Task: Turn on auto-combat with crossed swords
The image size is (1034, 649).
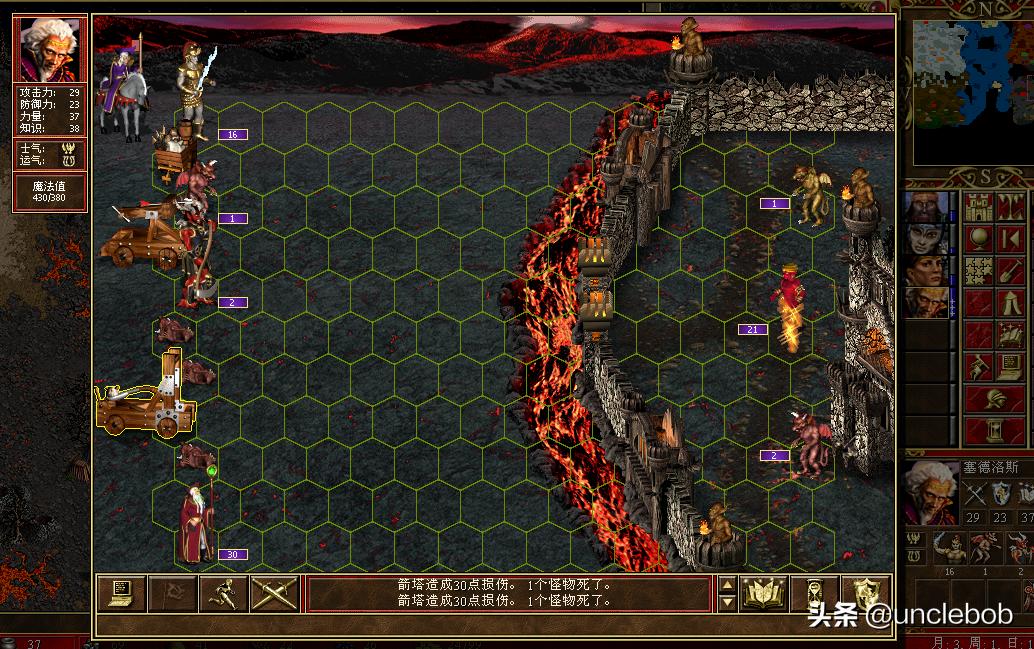Action: click(x=275, y=594)
